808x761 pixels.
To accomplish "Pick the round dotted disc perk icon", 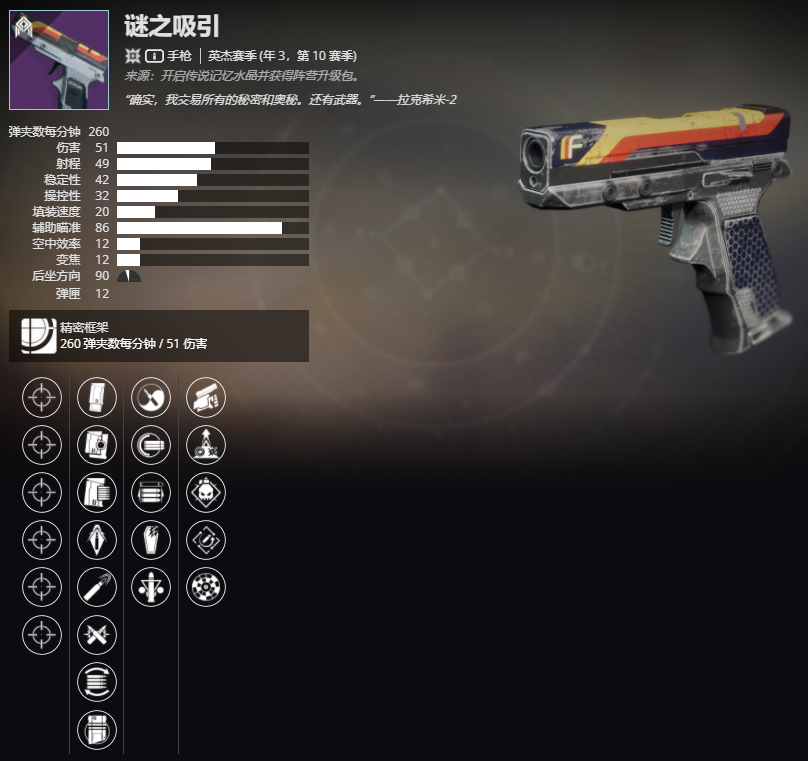I will pos(206,587).
